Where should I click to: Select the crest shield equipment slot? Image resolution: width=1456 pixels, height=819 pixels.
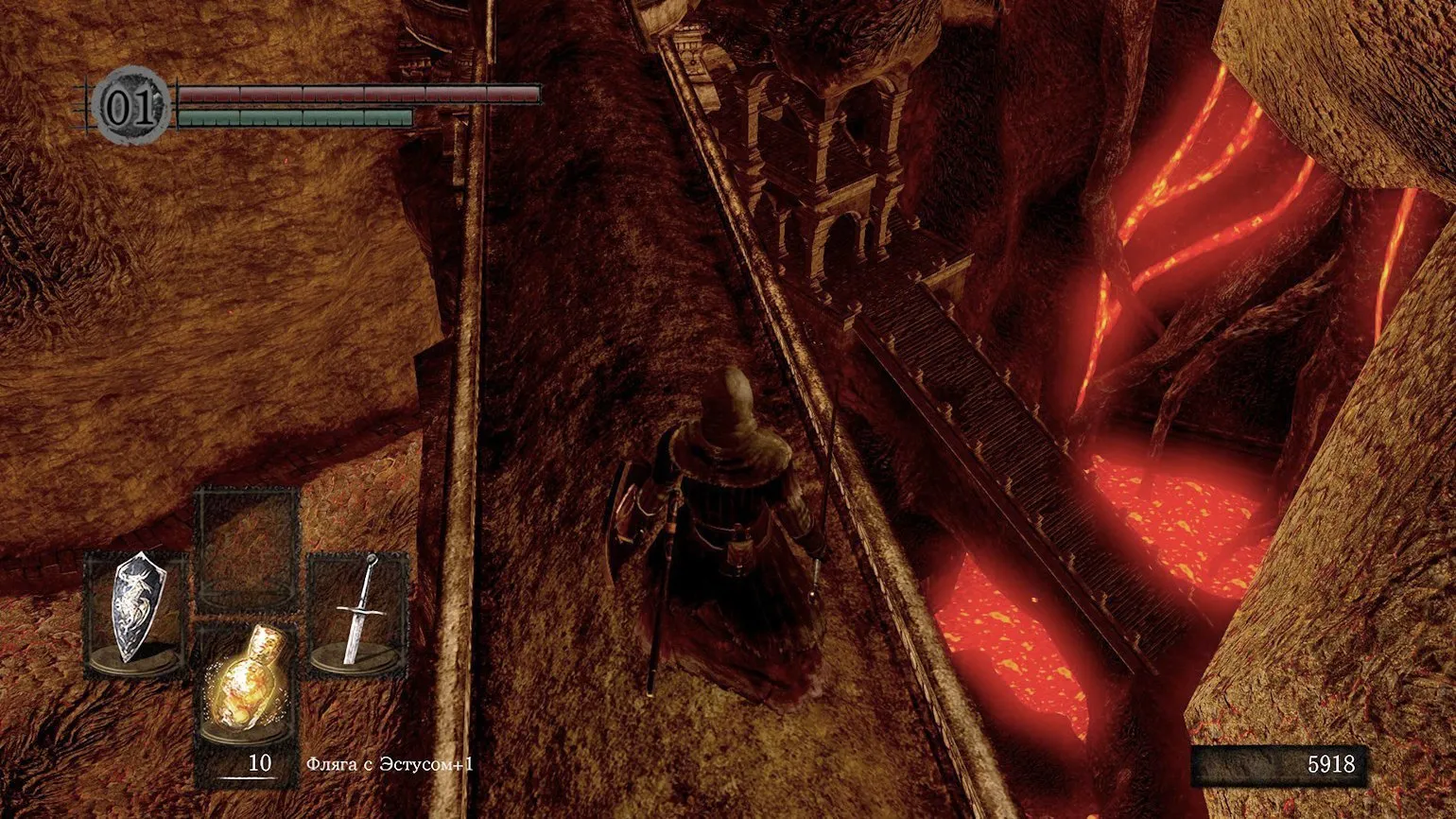pos(135,611)
